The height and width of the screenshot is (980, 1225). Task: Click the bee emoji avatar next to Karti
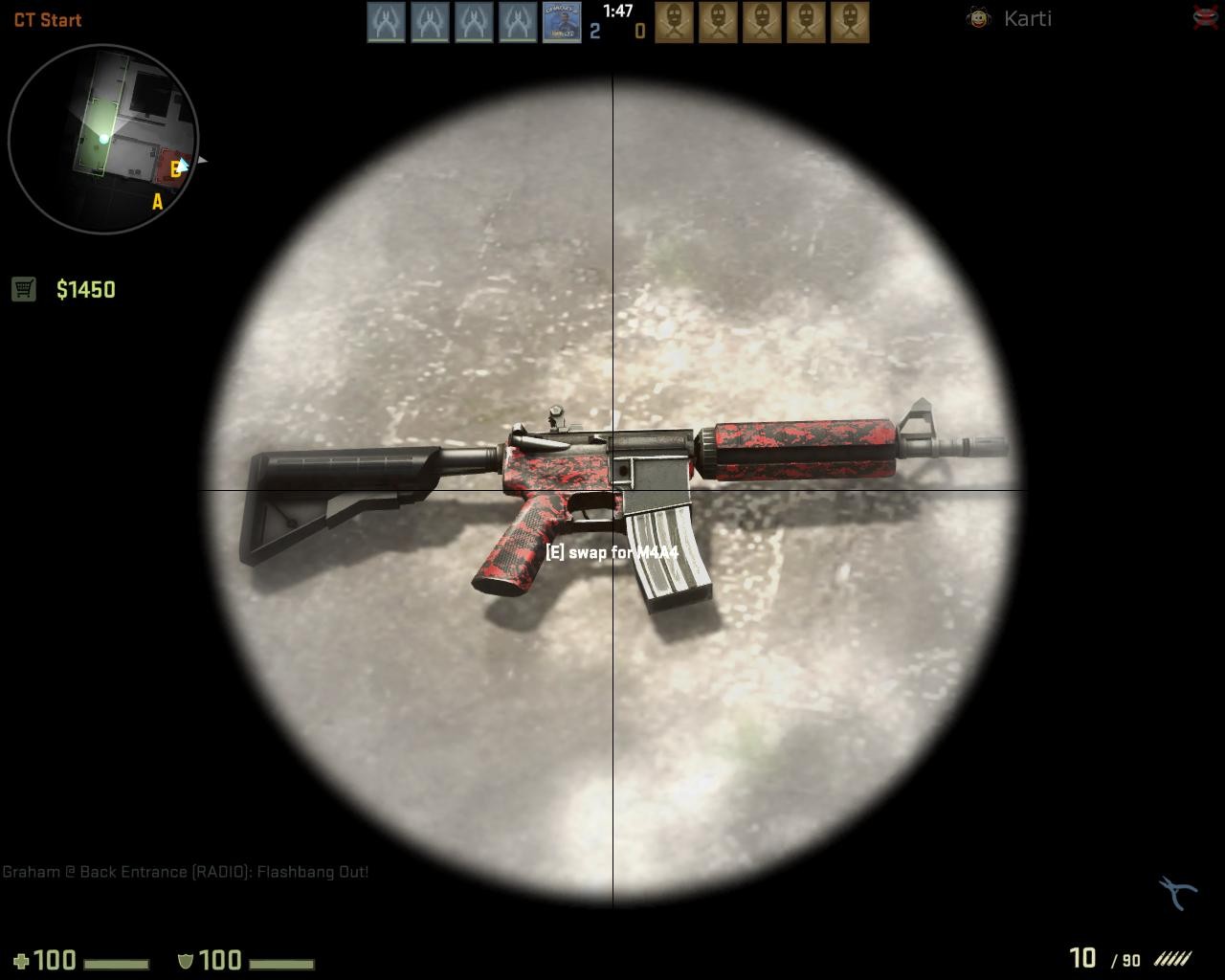click(978, 17)
